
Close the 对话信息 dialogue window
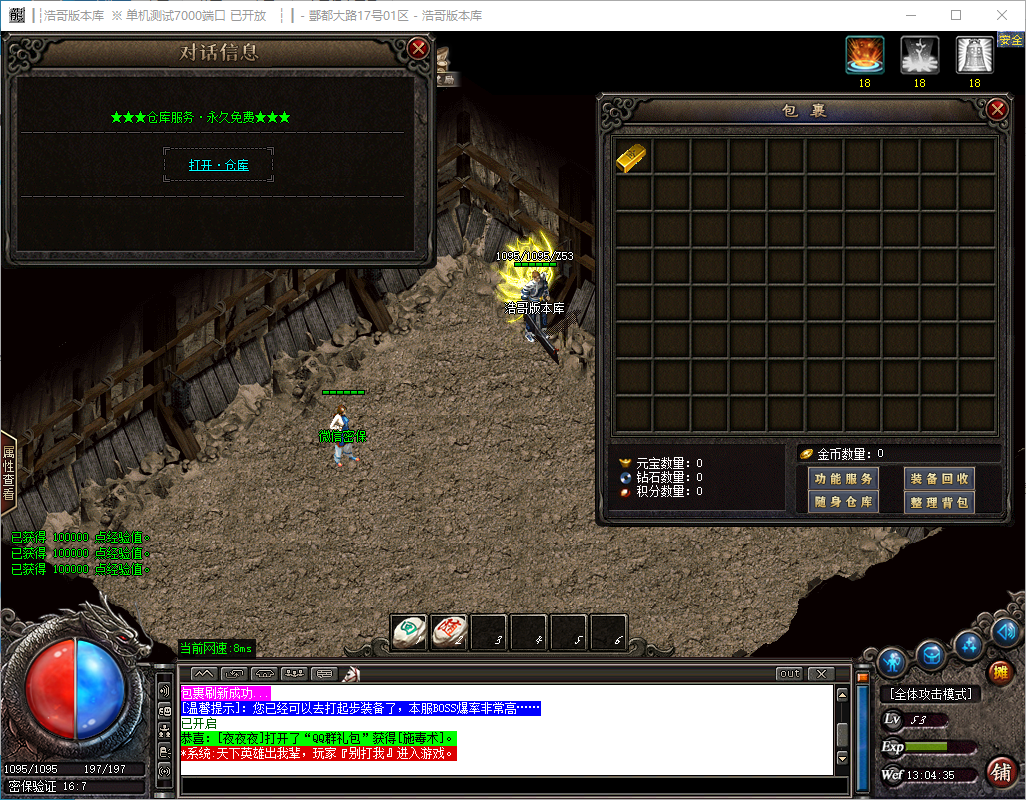point(419,48)
